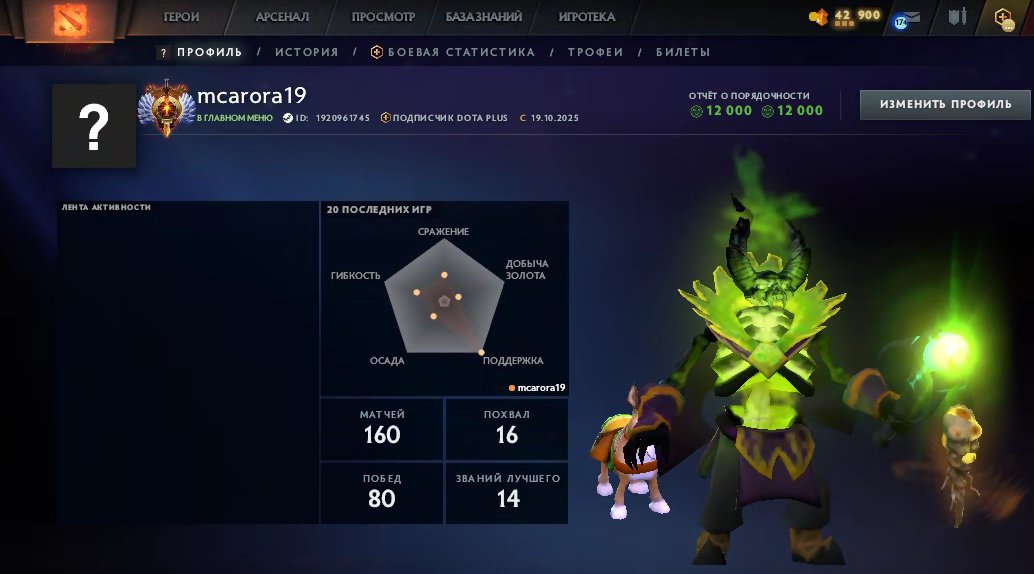Open the Dota Plus hexagon icon
This screenshot has width=1034, height=574.
tap(1003, 17)
